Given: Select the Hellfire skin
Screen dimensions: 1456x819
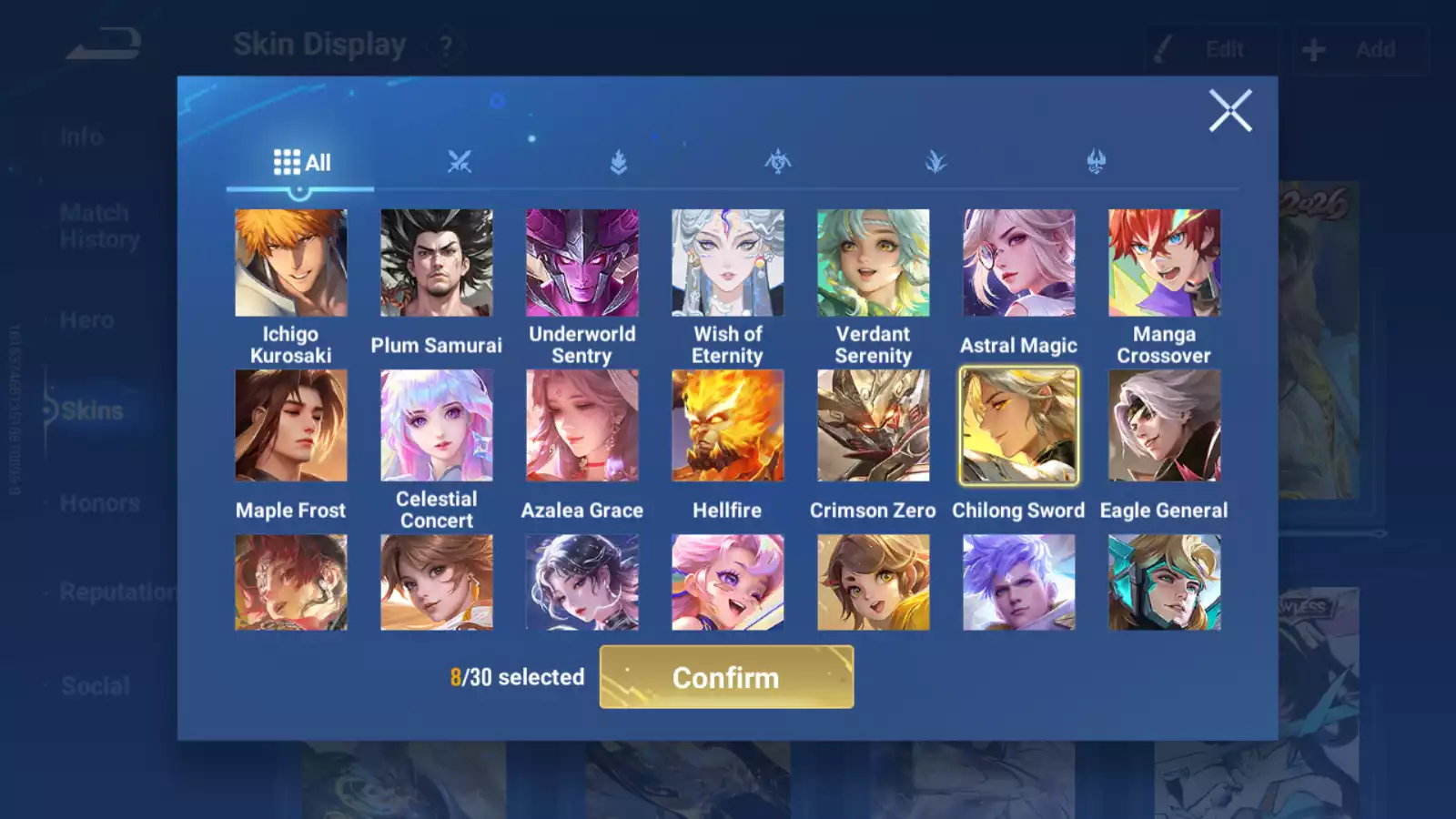Looking at the screenshot, I should pos(728,425).
